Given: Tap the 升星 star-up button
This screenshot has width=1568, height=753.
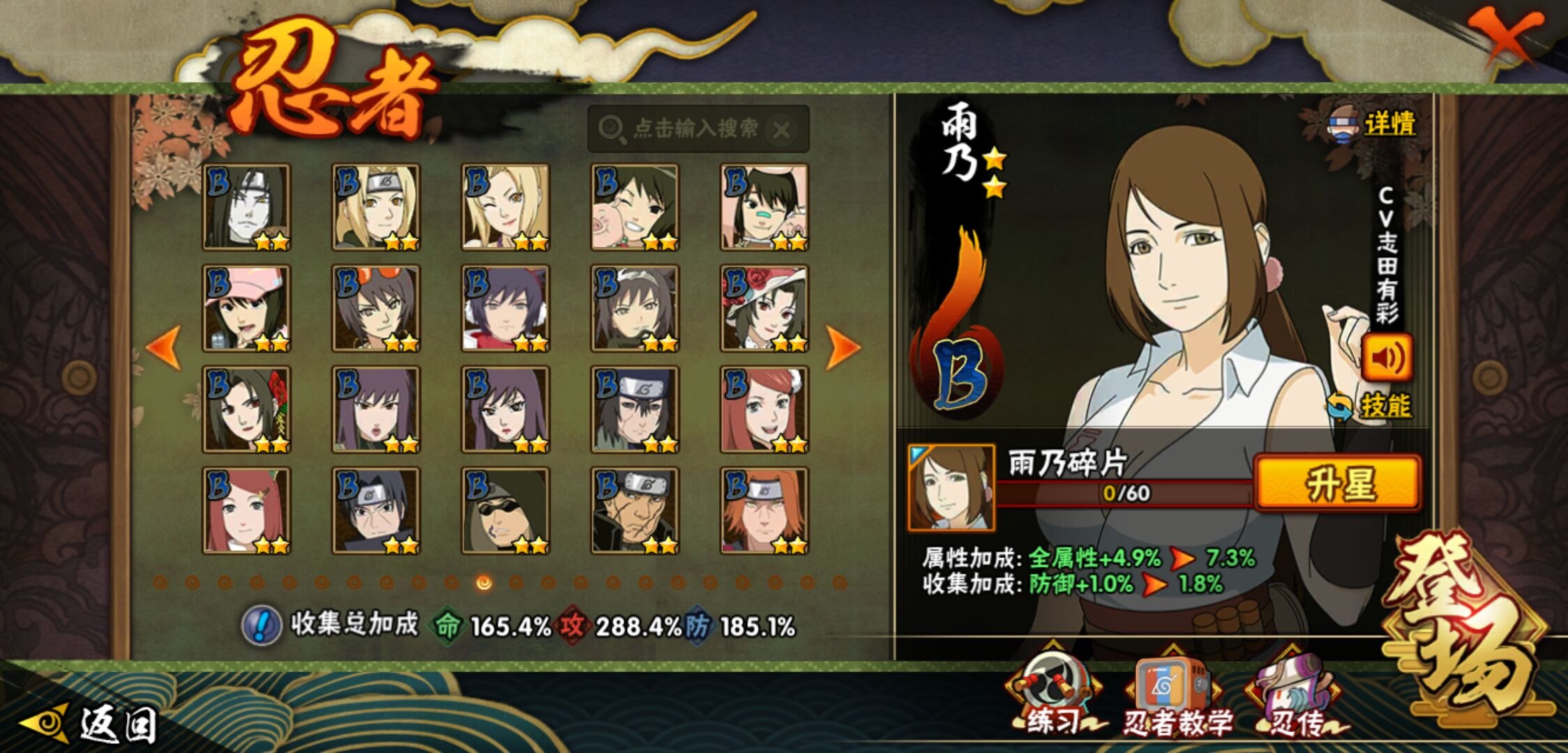Looking at the screenshot, I should 1338,484.
